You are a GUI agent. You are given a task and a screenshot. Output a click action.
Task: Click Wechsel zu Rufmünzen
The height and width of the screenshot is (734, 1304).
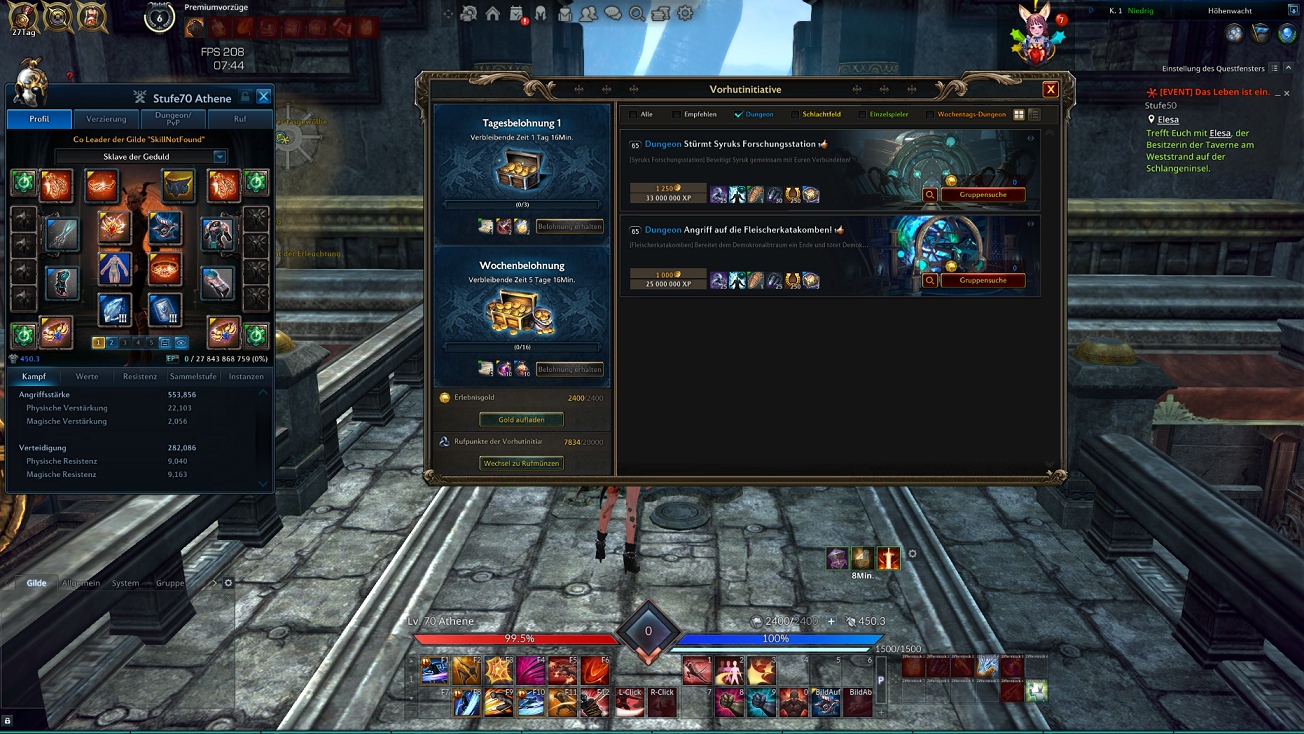tap(521, 464)
